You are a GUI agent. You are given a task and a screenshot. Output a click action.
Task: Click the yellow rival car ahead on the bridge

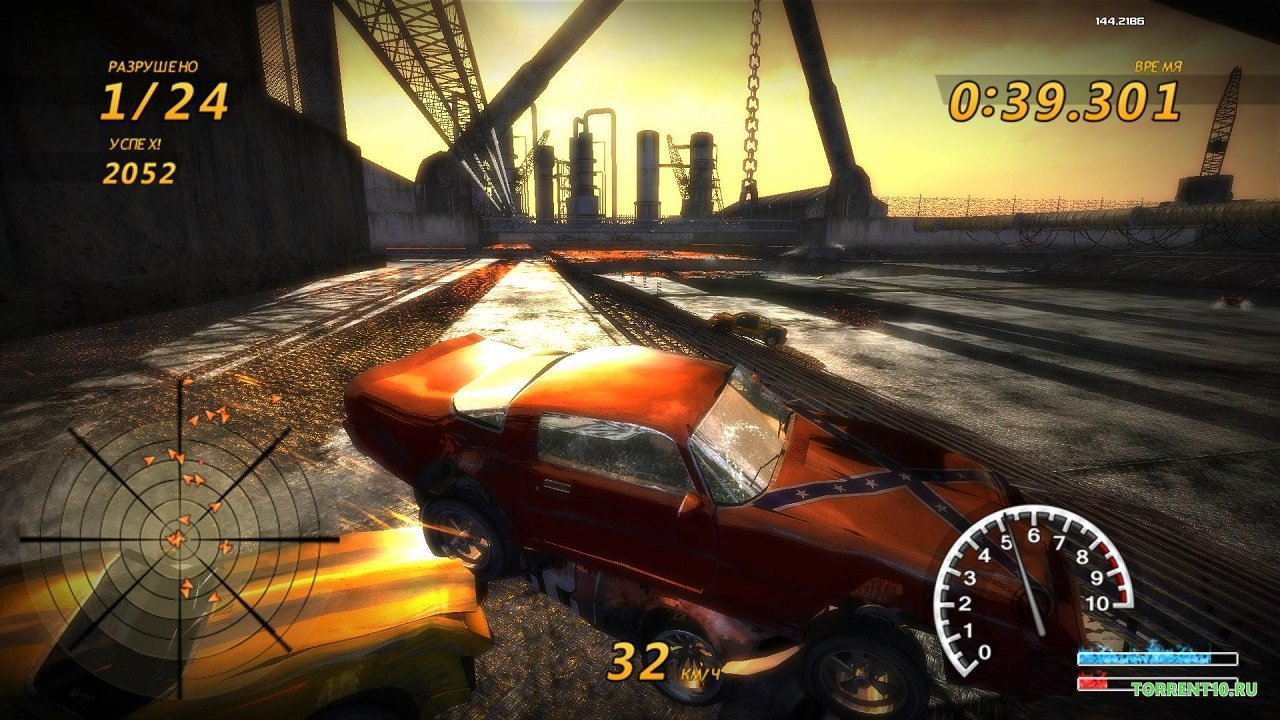click(745, 325)
